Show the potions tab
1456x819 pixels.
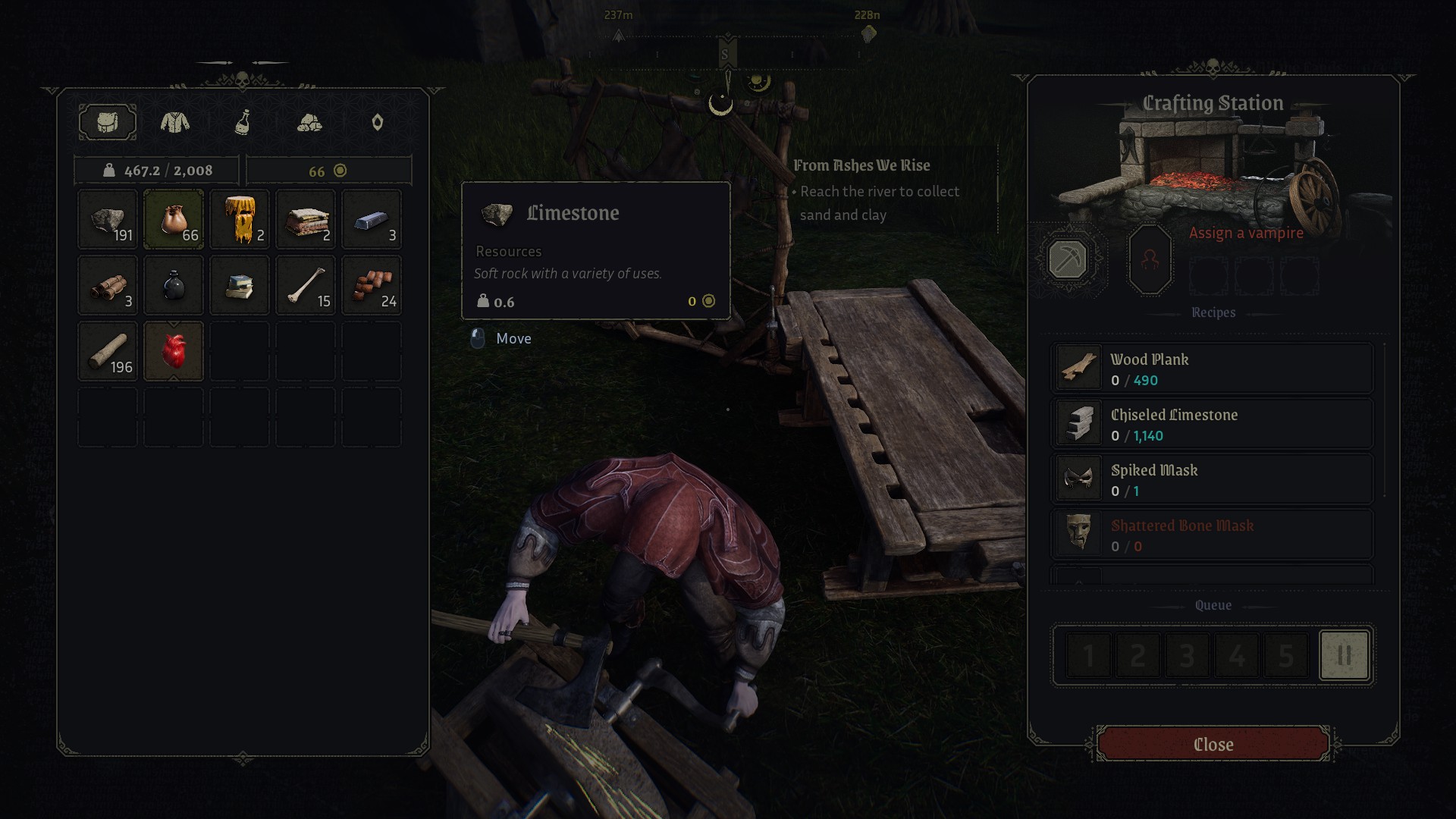coord(243,122)
